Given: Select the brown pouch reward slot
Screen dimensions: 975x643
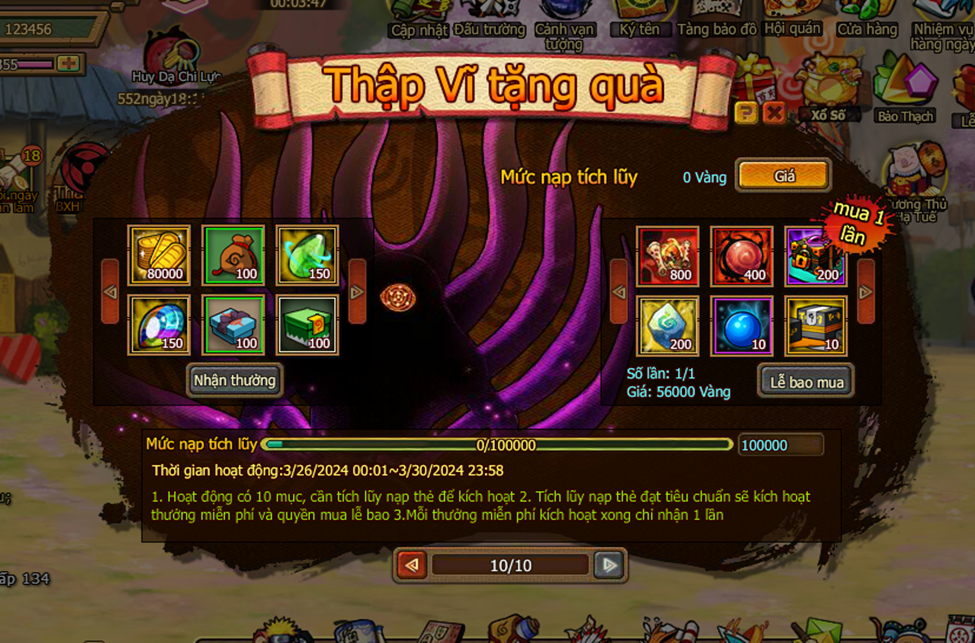Looking at the screenshot, I should click(x=233, y=255).
